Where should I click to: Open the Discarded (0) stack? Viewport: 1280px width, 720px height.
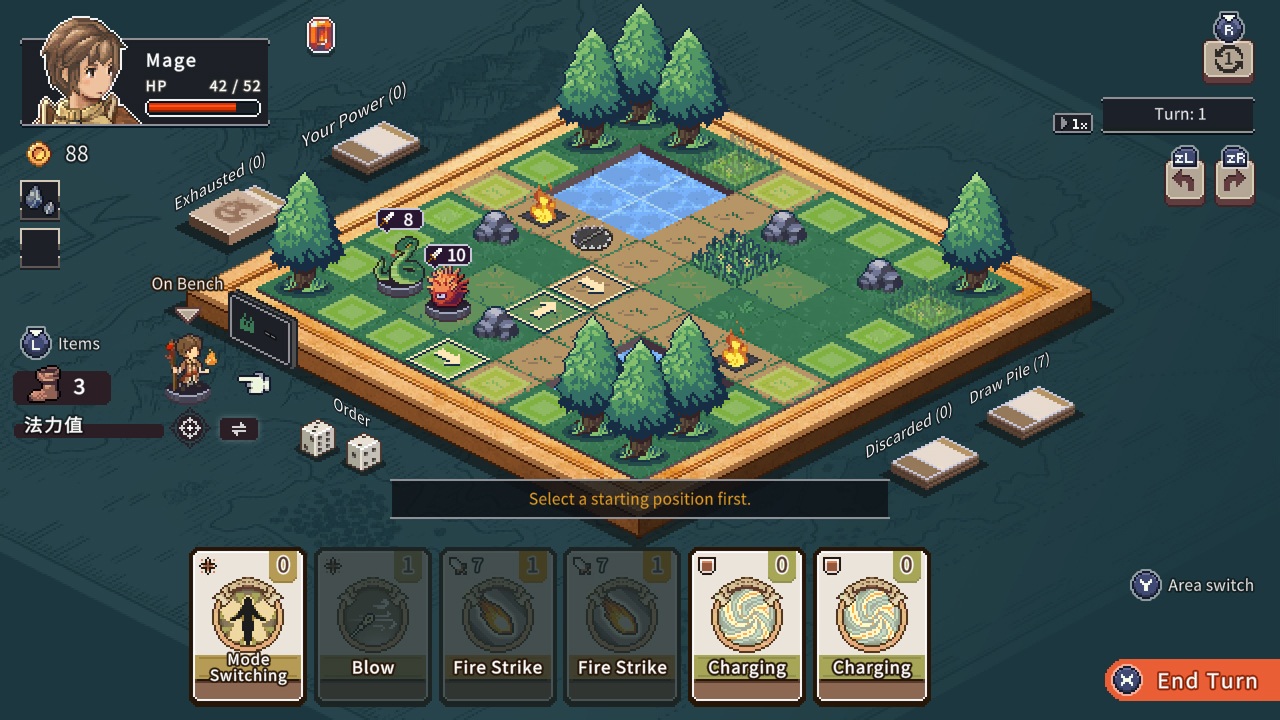pos(934,461)
